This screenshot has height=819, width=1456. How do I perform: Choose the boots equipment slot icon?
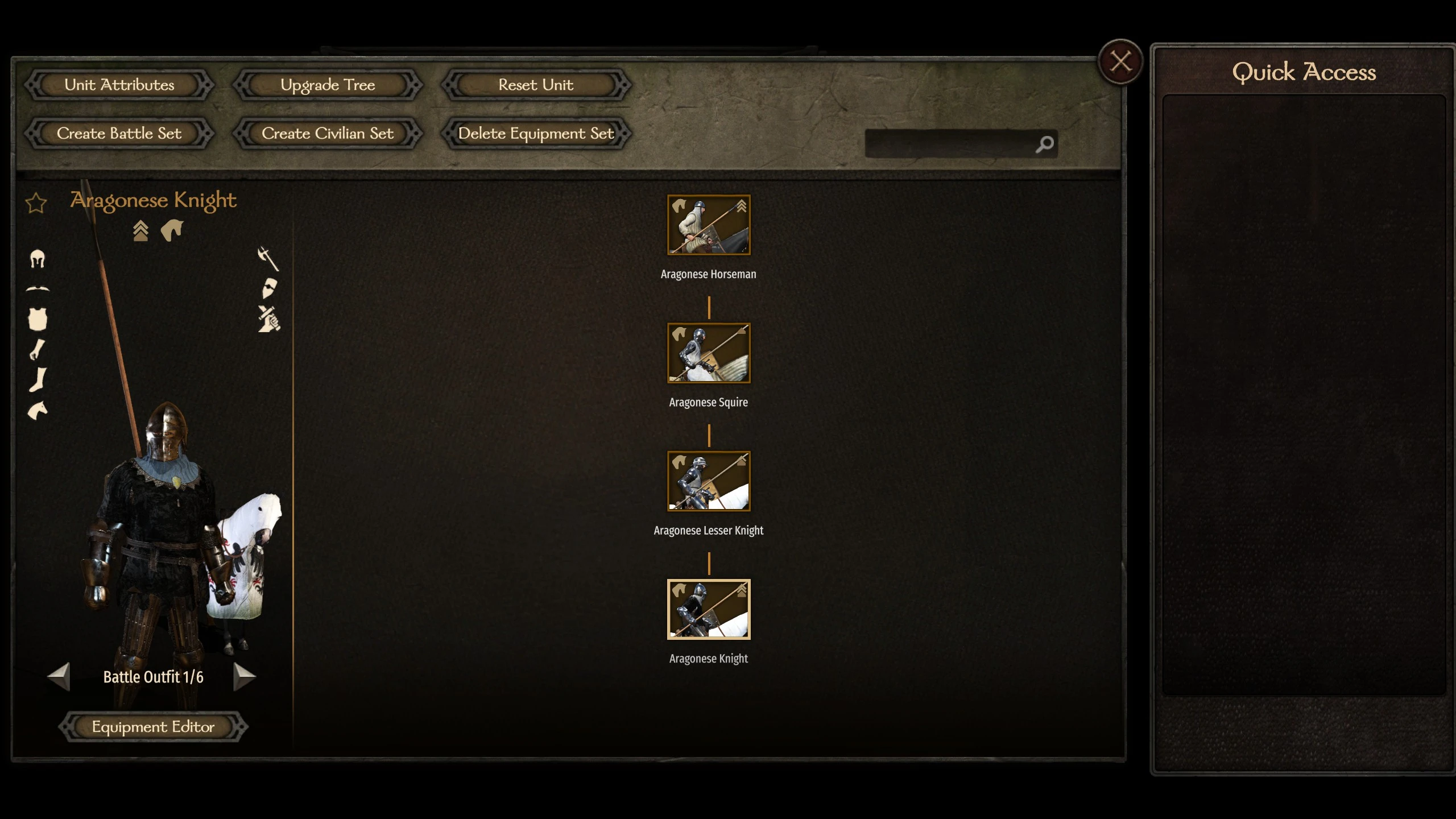(x=38, y=380)
